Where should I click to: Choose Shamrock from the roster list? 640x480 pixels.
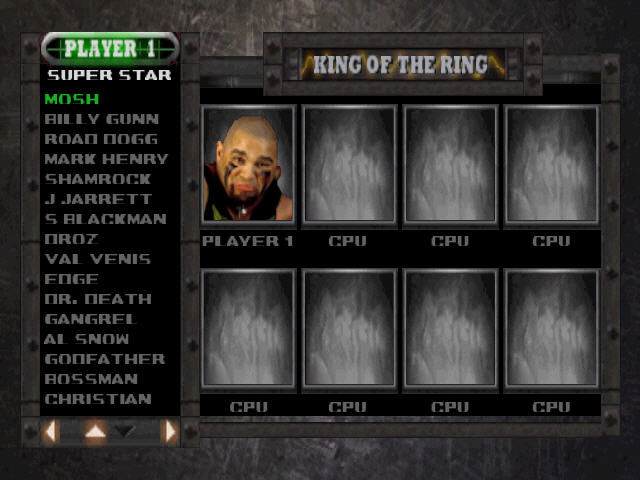click(98, 179)
